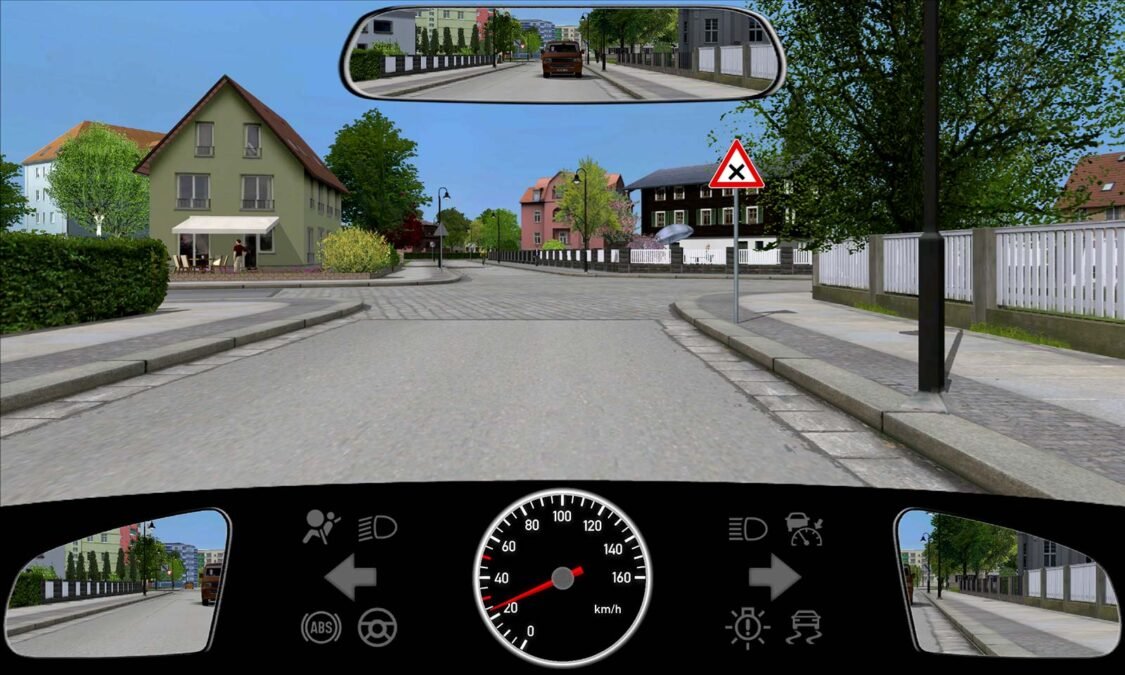
Task: Check the right side mirror
Action: tap(1006, 583)
